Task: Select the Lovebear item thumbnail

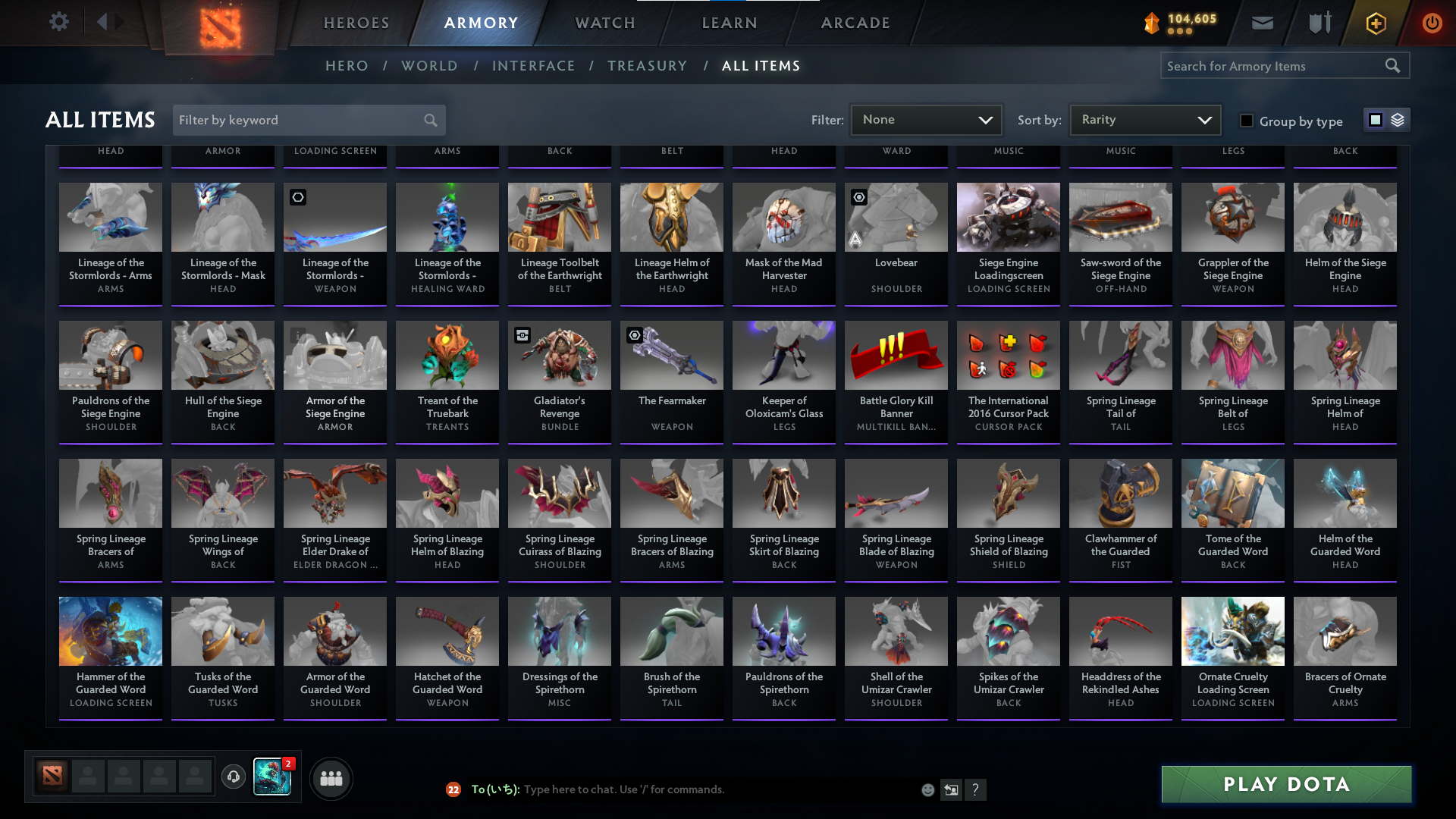Action: pos(896,217)
